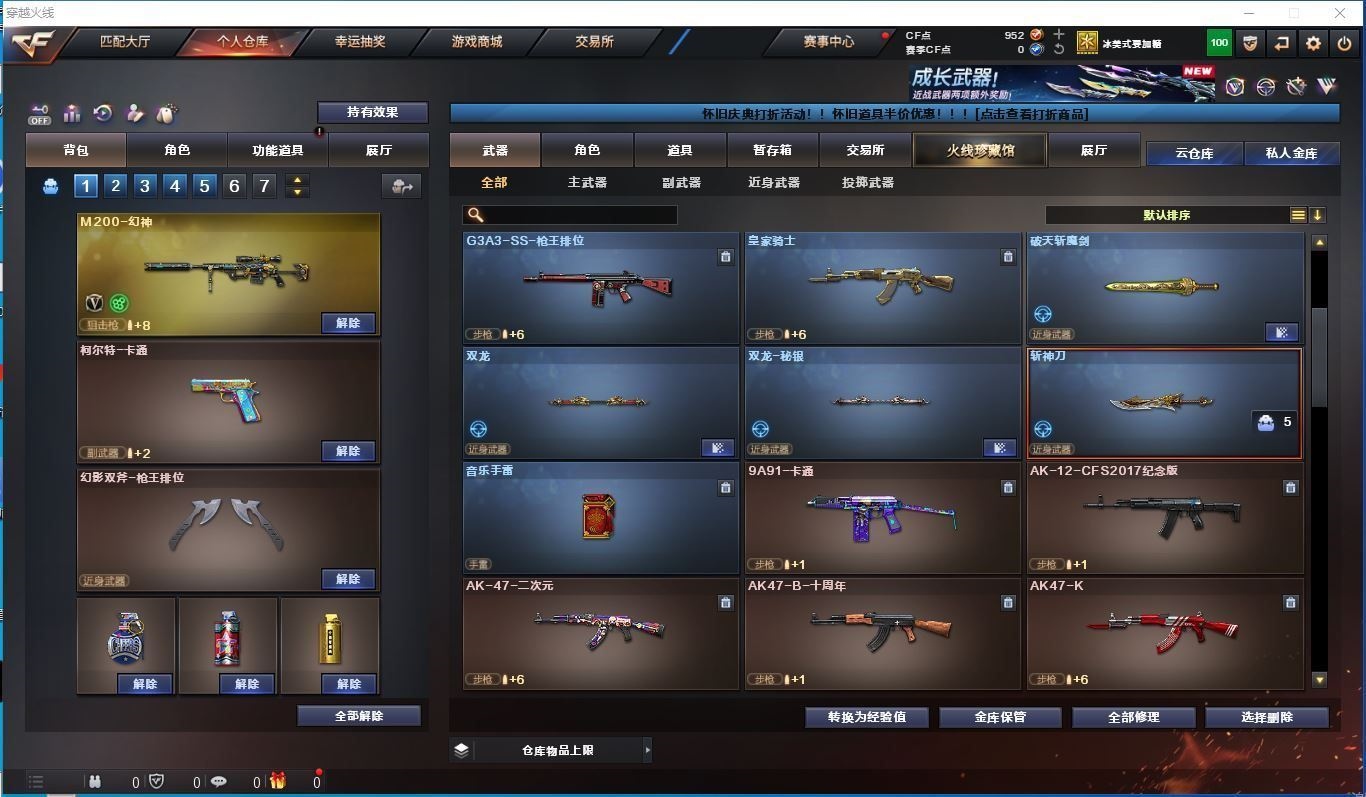1366x797 pixels.
Task: Open the 匹配大厅 lobby tab
Action: point(125,42)
